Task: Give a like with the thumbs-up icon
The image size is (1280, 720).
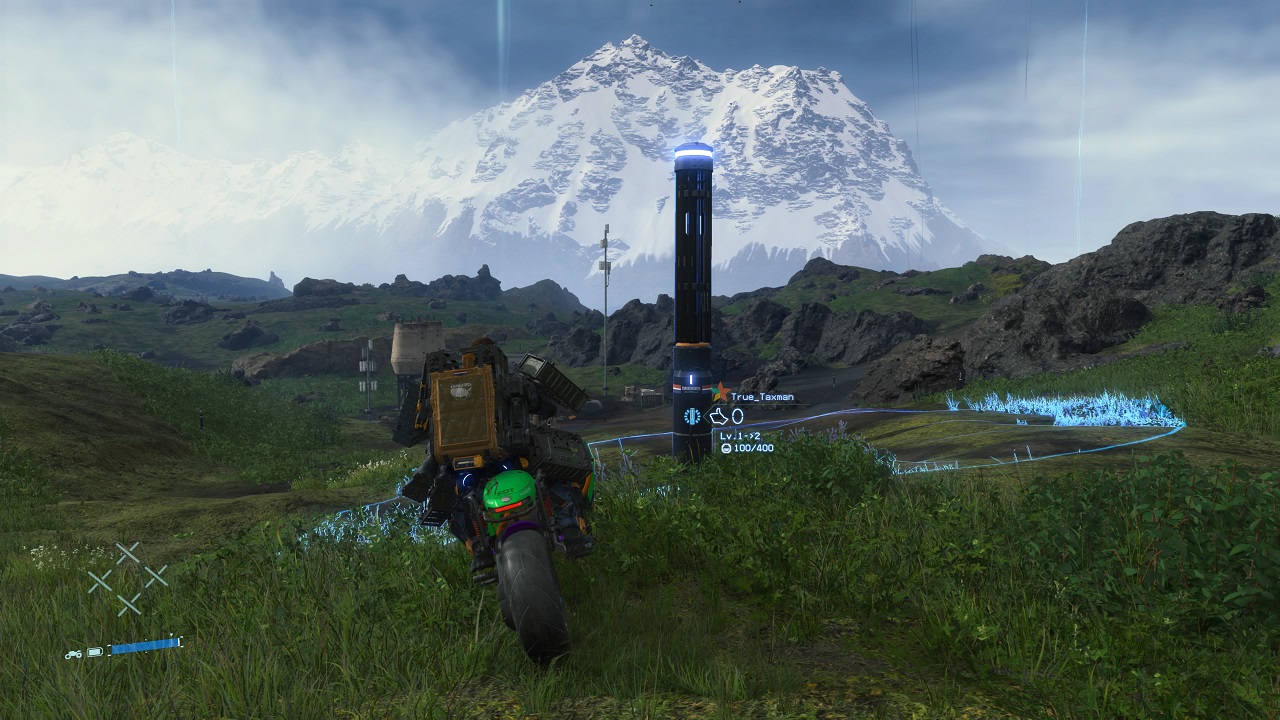Action: pos(718,416)
